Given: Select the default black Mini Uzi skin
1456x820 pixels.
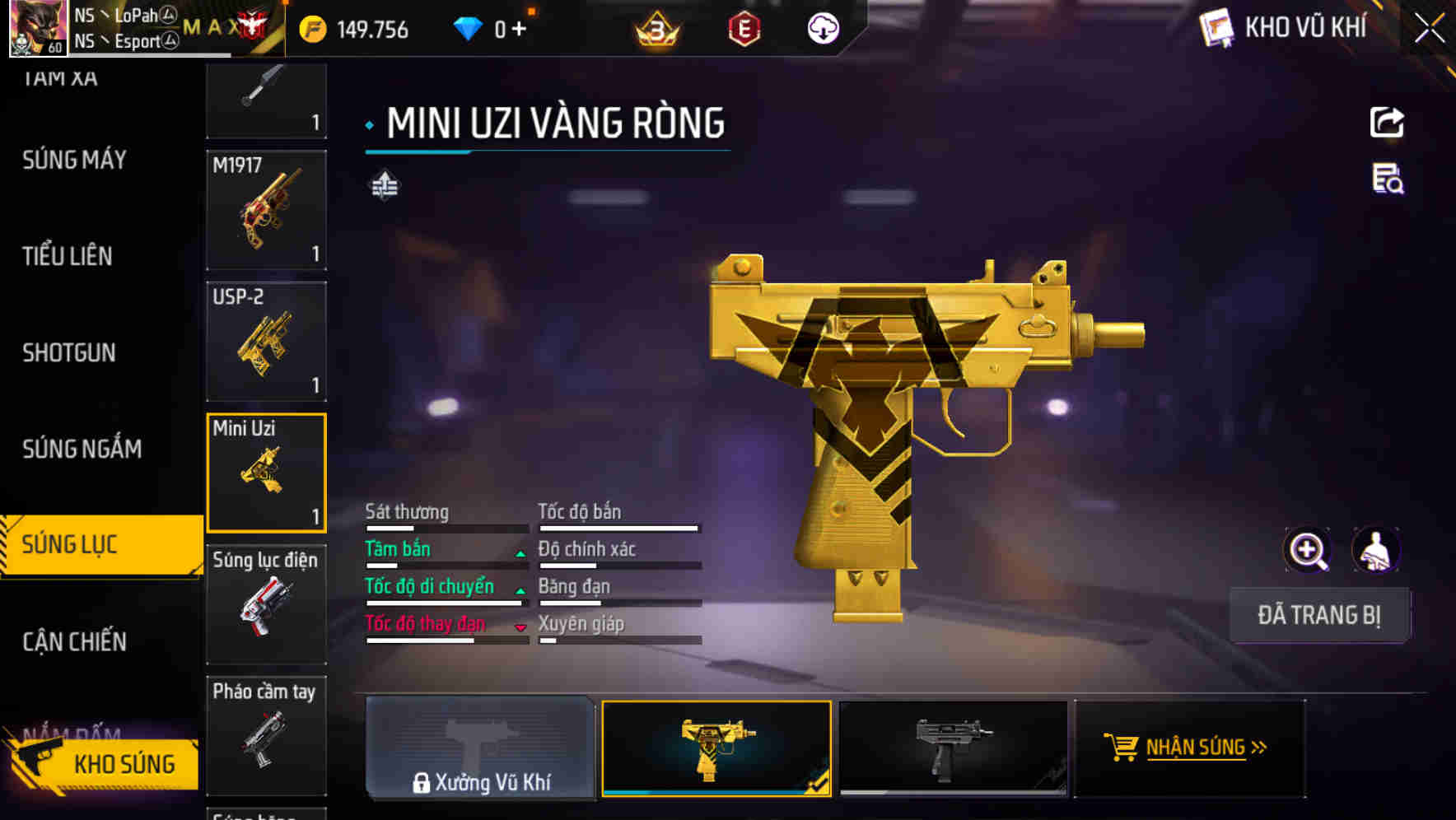Looking at the screenshot, I should pos(953,748).
